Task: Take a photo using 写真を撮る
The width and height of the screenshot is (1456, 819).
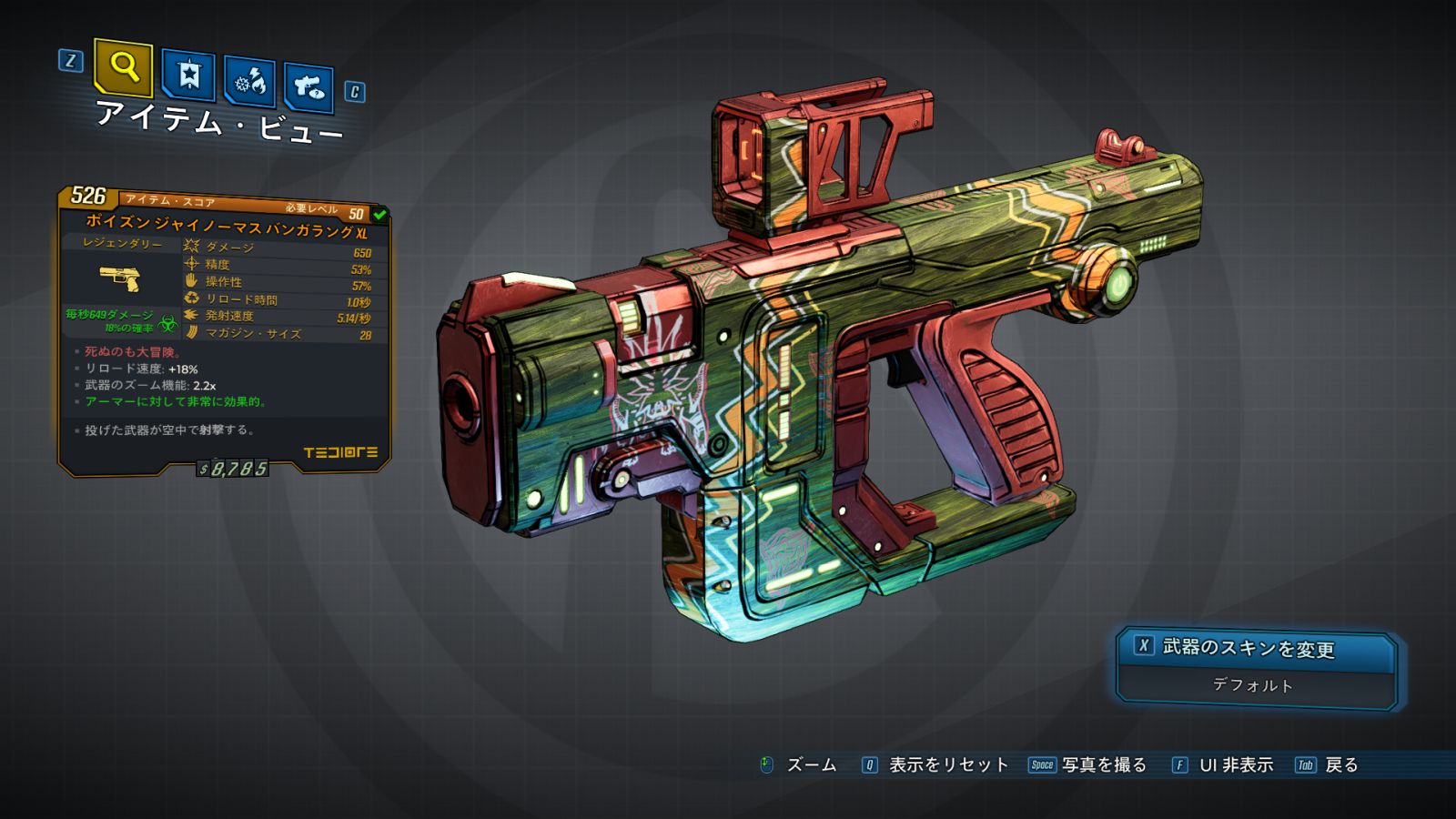Action: (x=1103, y=765)
